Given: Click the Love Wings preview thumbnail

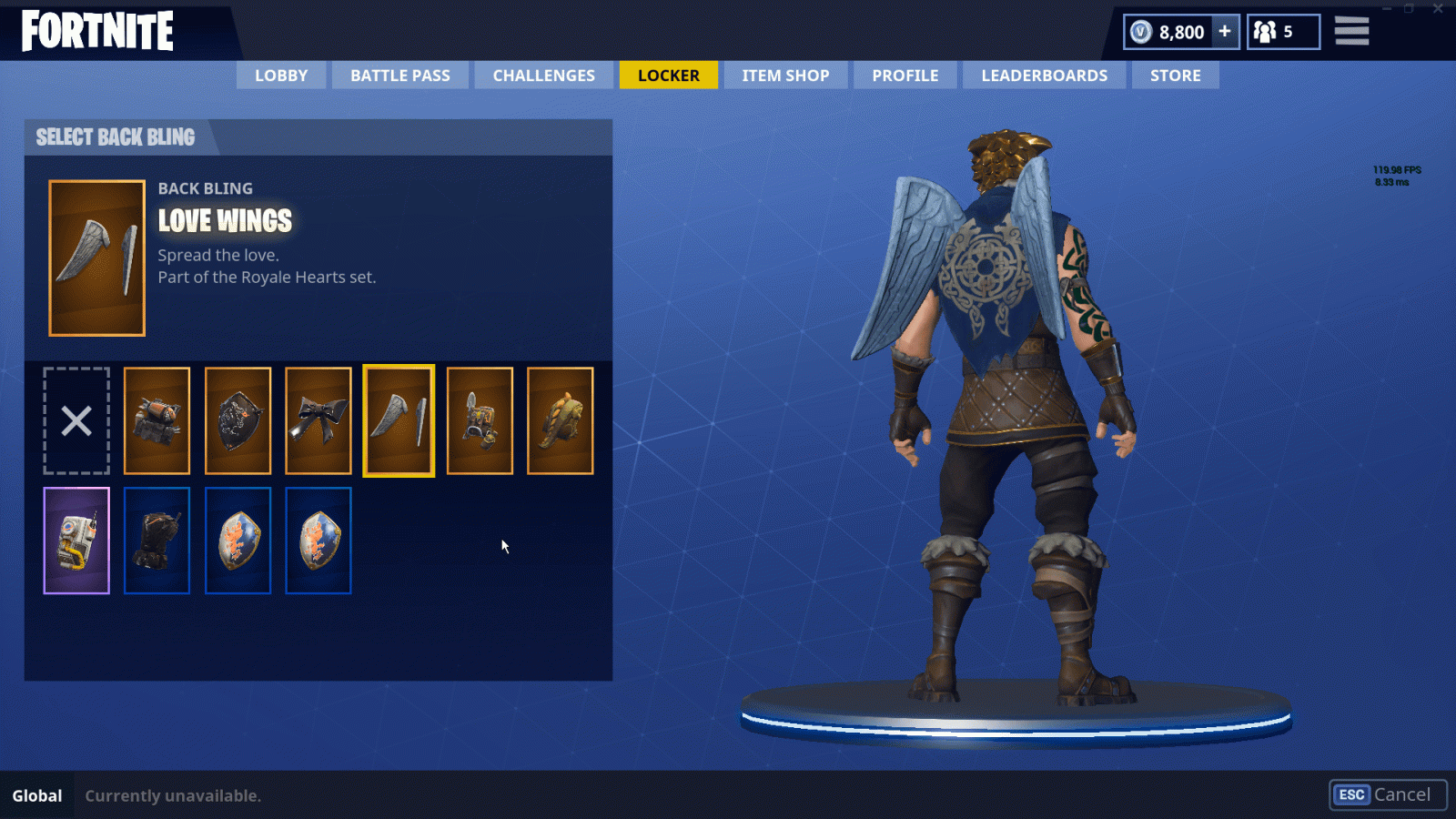Looking at the screenshot, I should pyautogui.click(x=96, y=258).
